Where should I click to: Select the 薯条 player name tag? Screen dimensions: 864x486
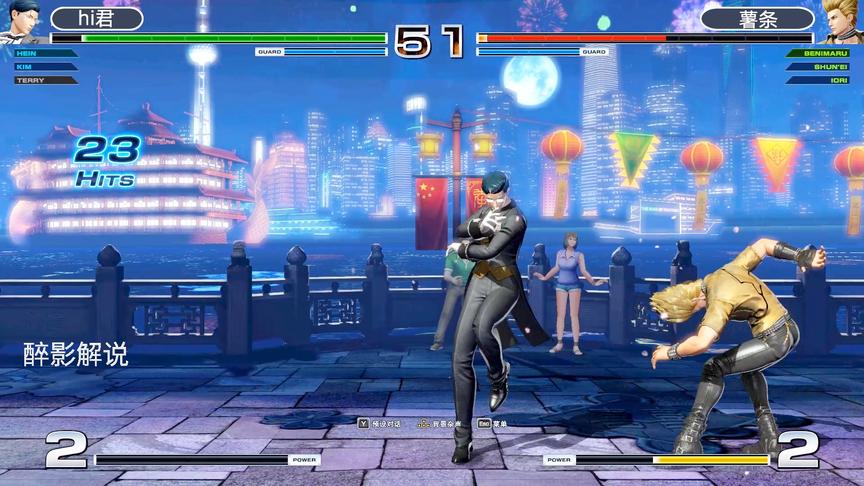click(x=757, y=19)
